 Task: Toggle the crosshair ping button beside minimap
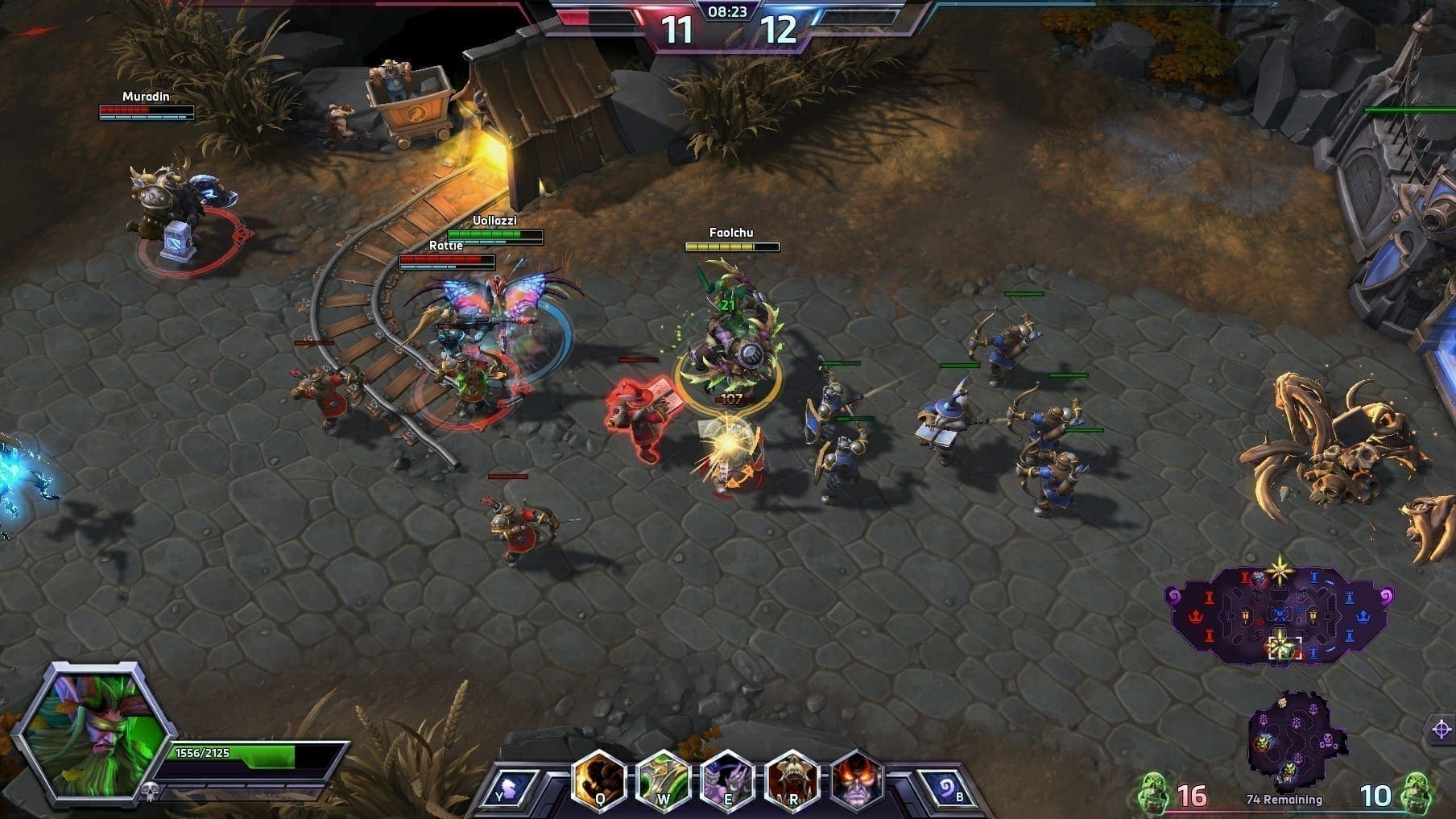tap(1442, 730)
